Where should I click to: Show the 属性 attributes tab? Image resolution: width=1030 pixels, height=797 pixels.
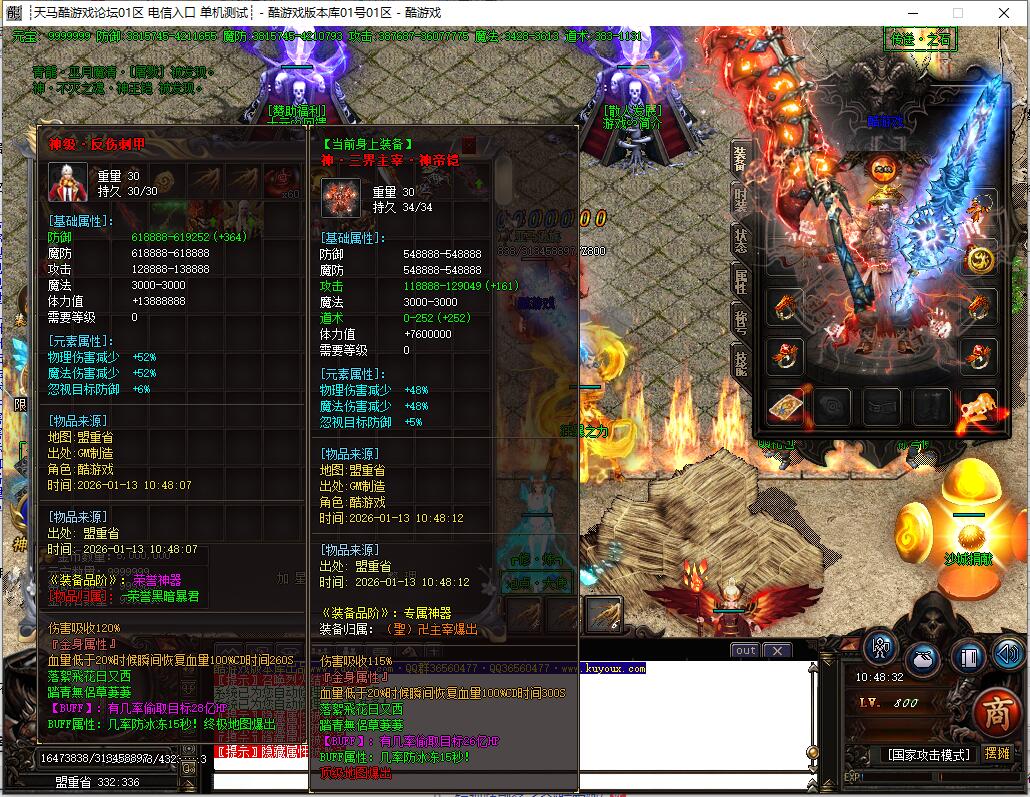click(740, 281)
